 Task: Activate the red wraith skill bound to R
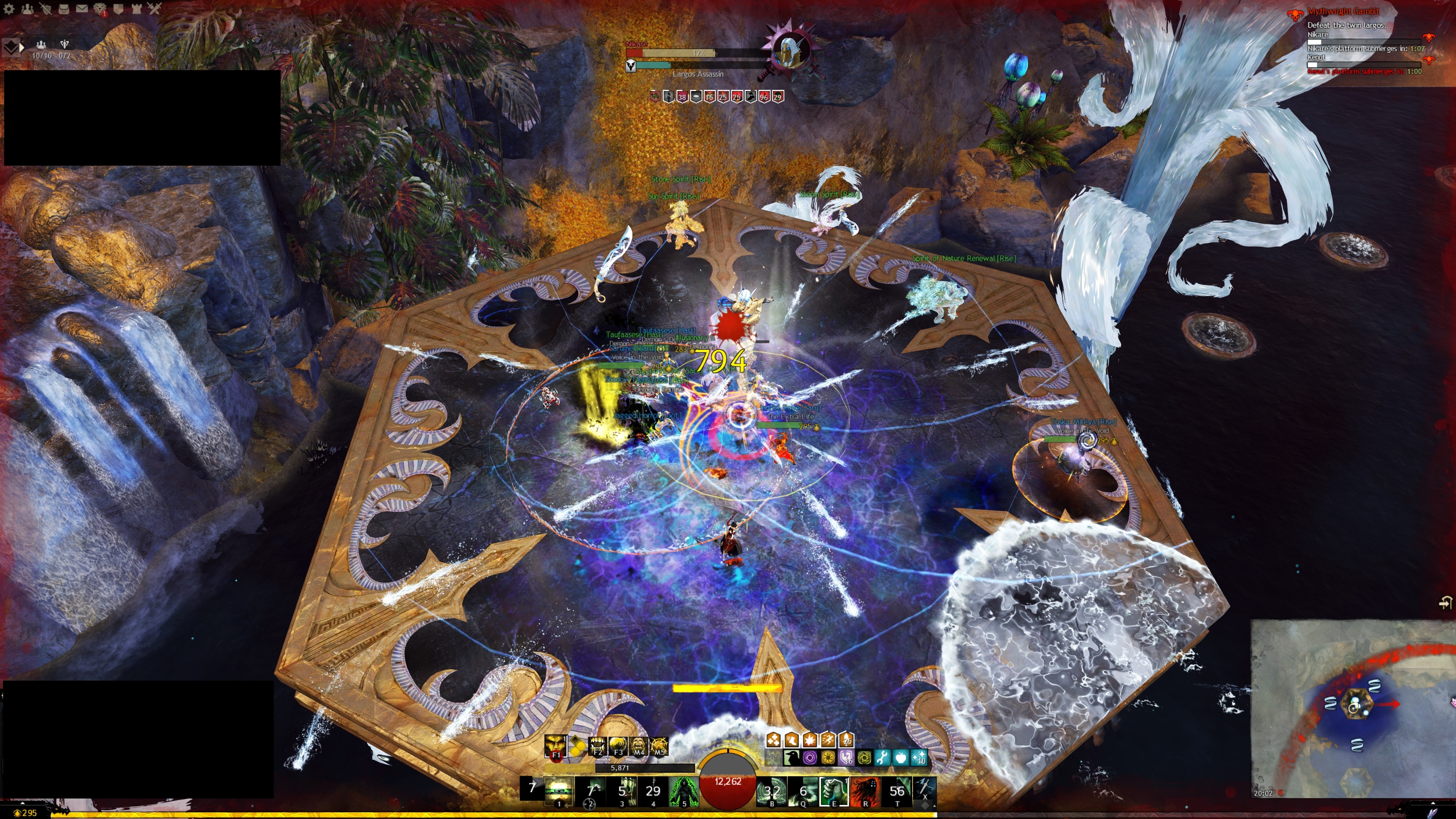point(865,791)
